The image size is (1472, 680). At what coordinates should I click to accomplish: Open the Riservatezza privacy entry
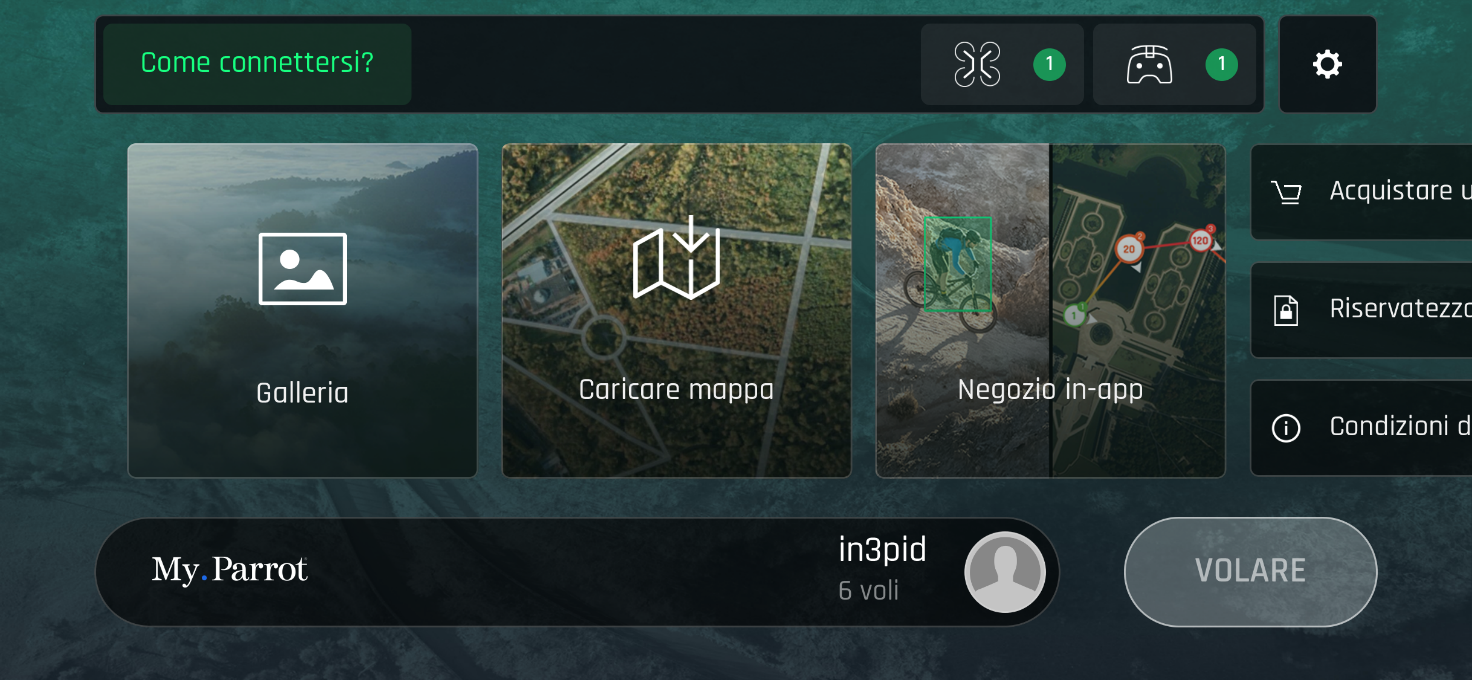point(1362,310)
